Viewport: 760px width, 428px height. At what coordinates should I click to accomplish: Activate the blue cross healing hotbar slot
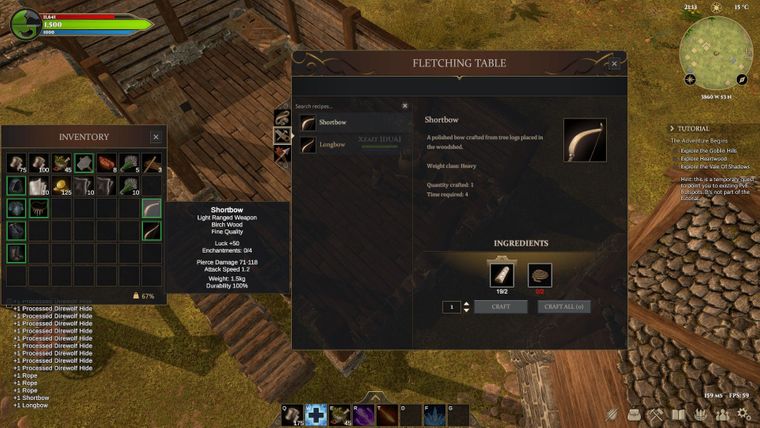(x=317, y=415)
